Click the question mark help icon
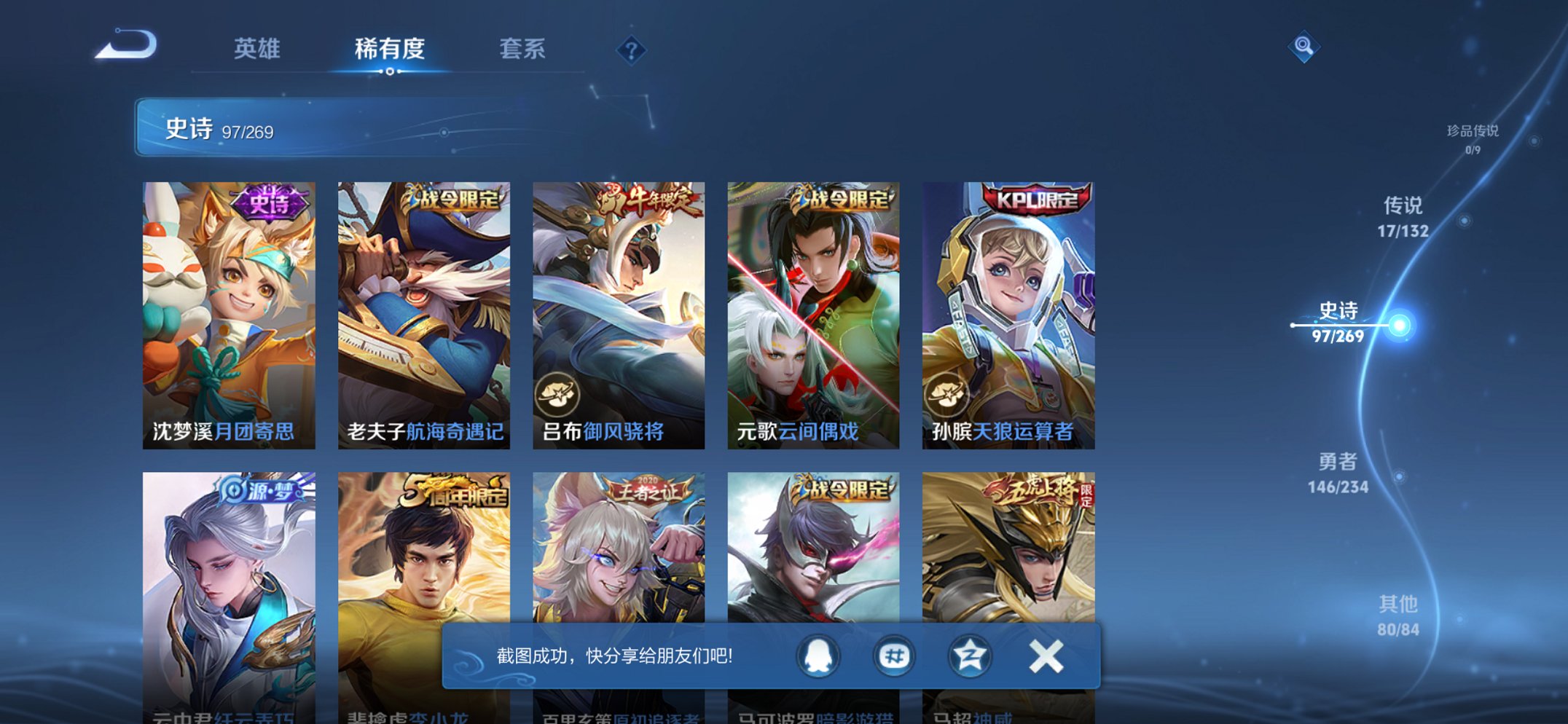Screen dimensions: 1568x724 coord(632,49)
